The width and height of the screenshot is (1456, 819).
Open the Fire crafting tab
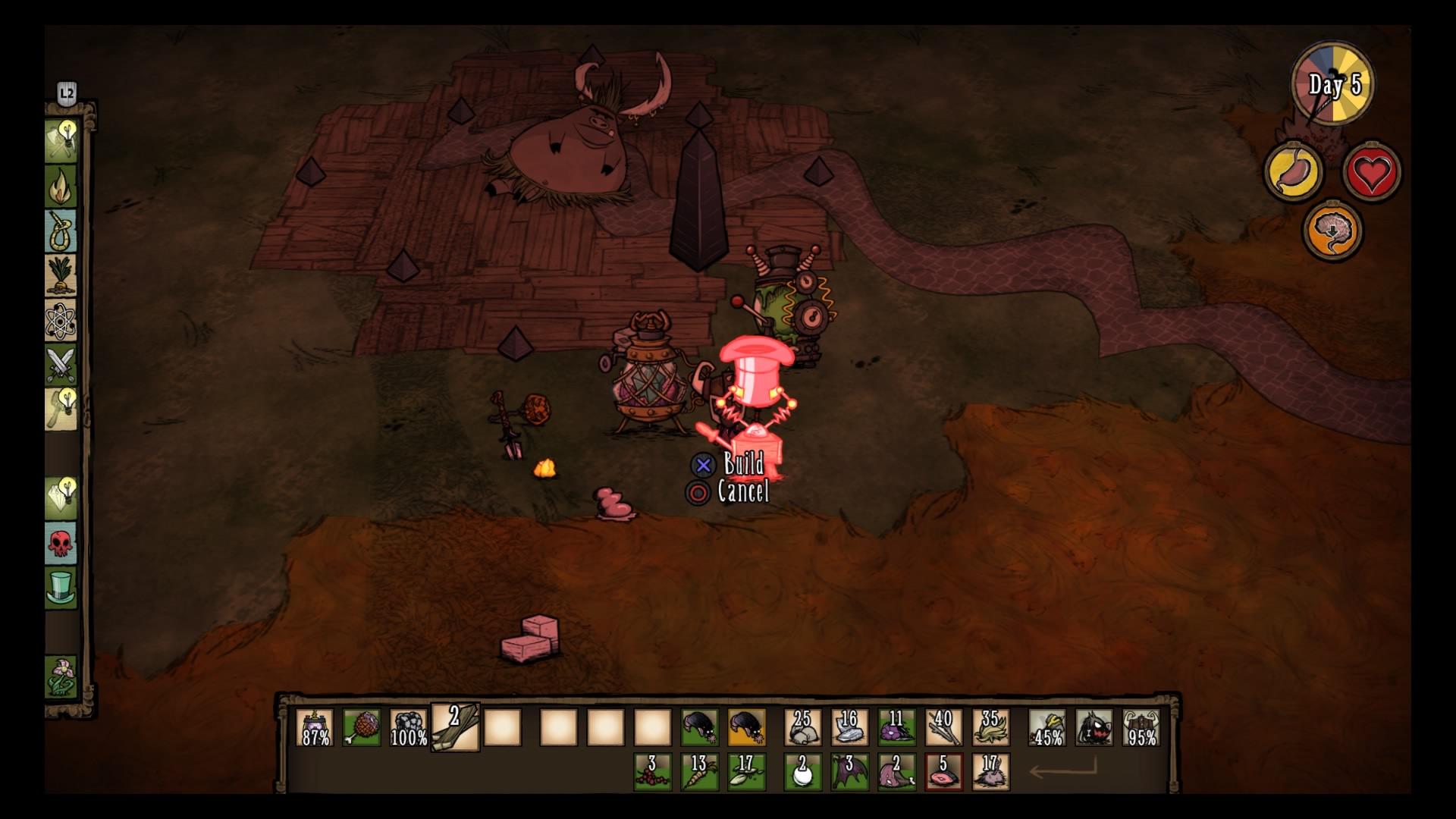tap(61, 186)
